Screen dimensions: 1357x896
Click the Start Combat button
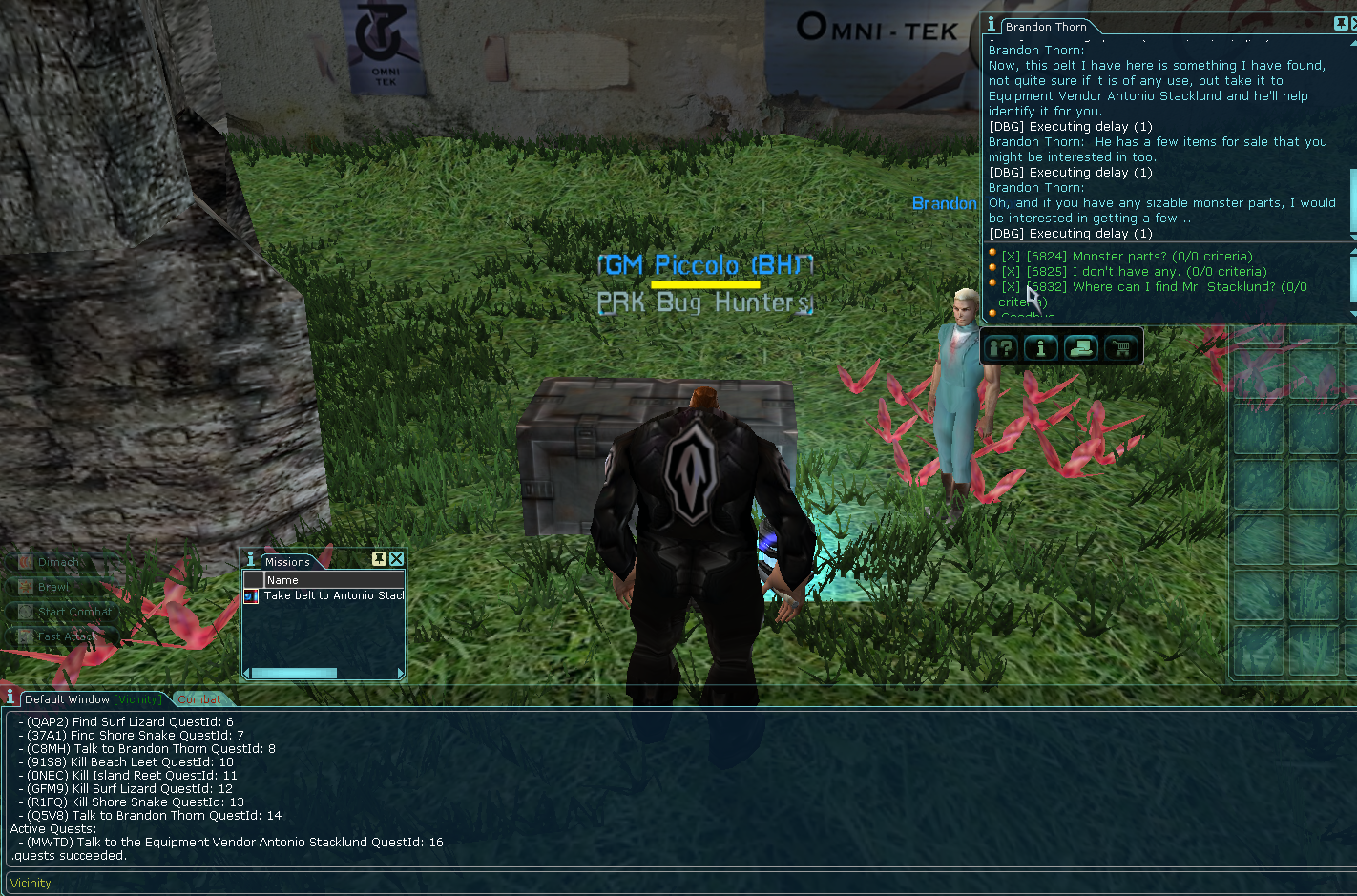pyautogui.click(x=74, y=612)
